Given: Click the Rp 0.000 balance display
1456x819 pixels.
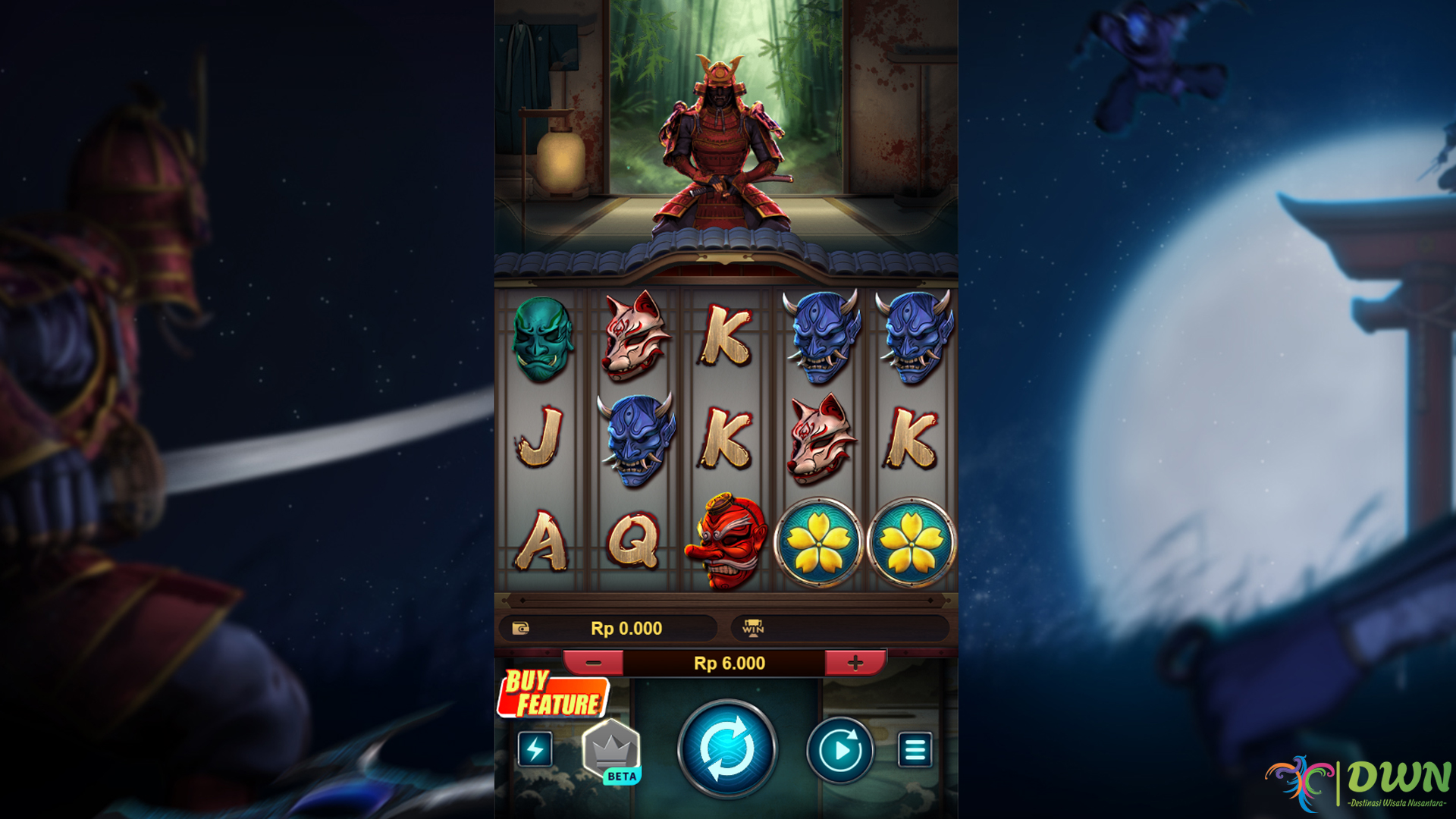Looking at the screenshot, I should tap(626, 628).
